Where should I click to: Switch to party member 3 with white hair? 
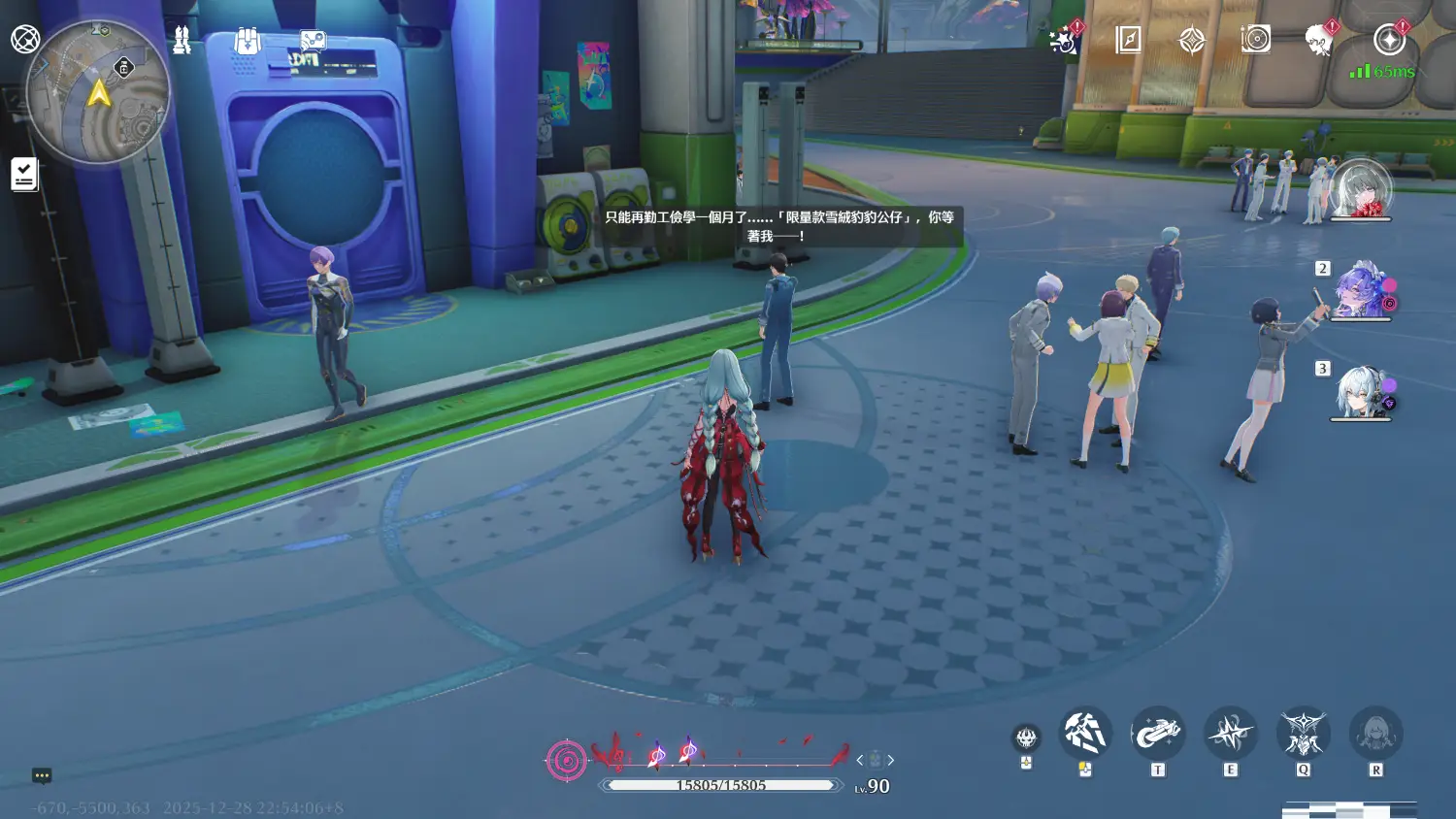click(1360, 392)
